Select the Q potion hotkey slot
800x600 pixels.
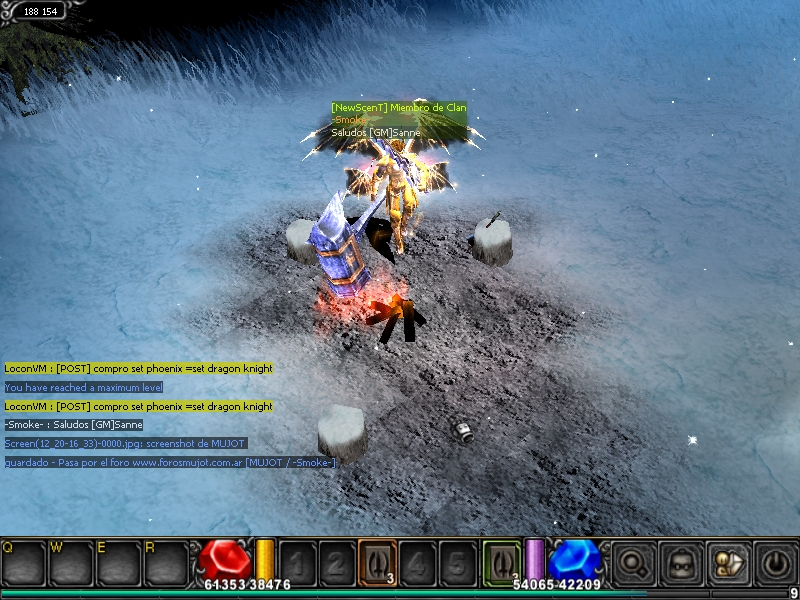(22, 563)
